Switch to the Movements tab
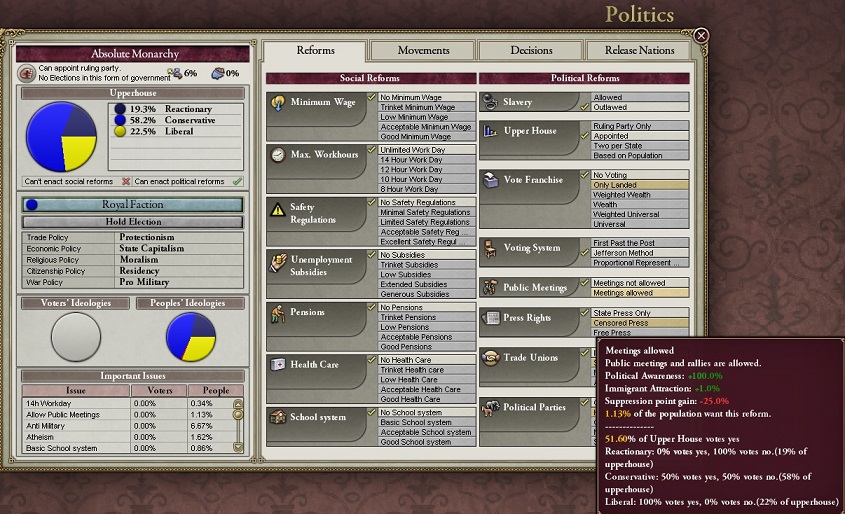This screenshot has width=845, height=514. [423, 50]
